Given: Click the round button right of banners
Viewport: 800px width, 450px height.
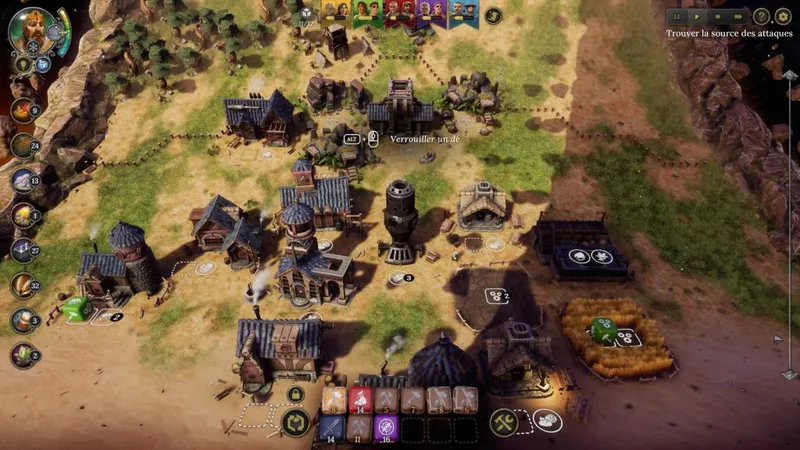Looking at the screenshot, I should tap(493, 15).
